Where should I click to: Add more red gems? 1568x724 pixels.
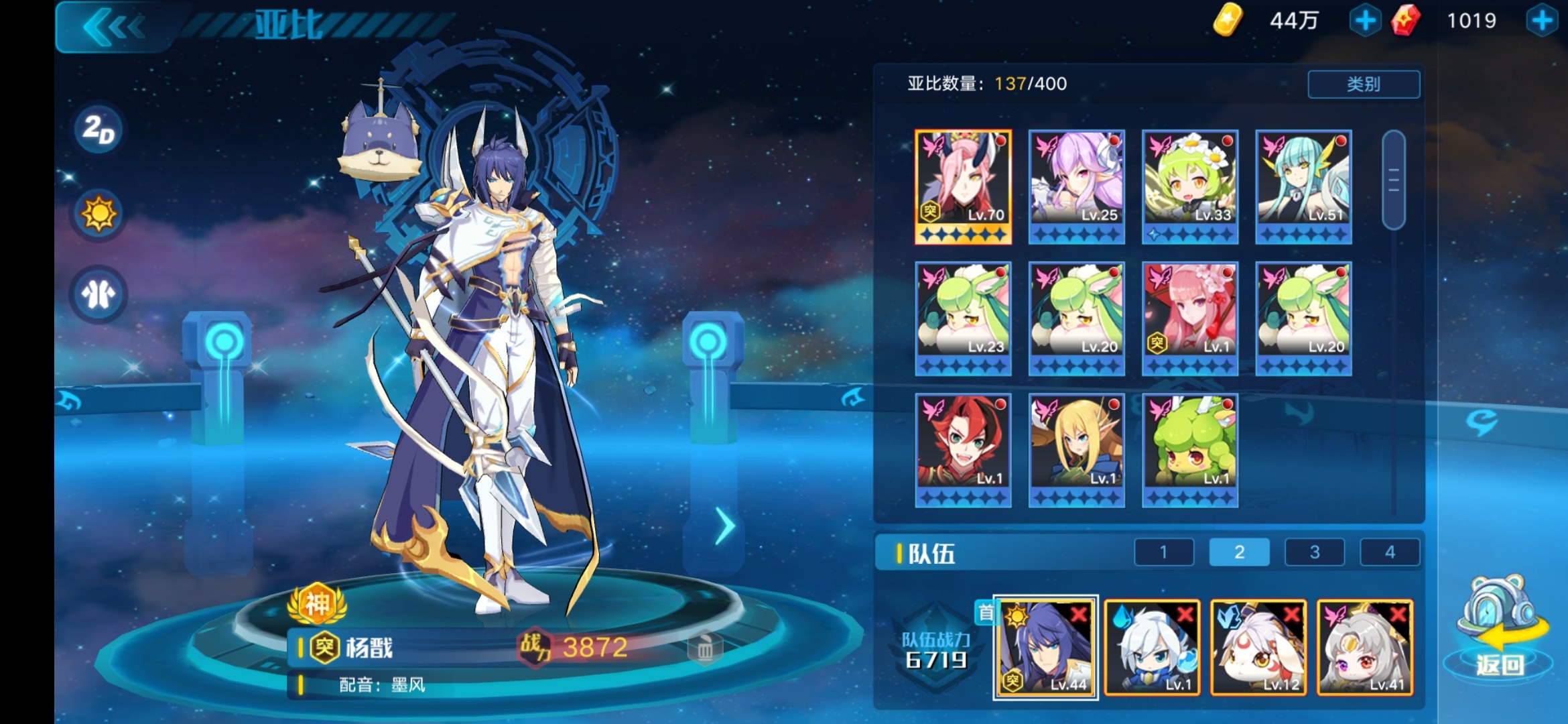coord(1541,21)
